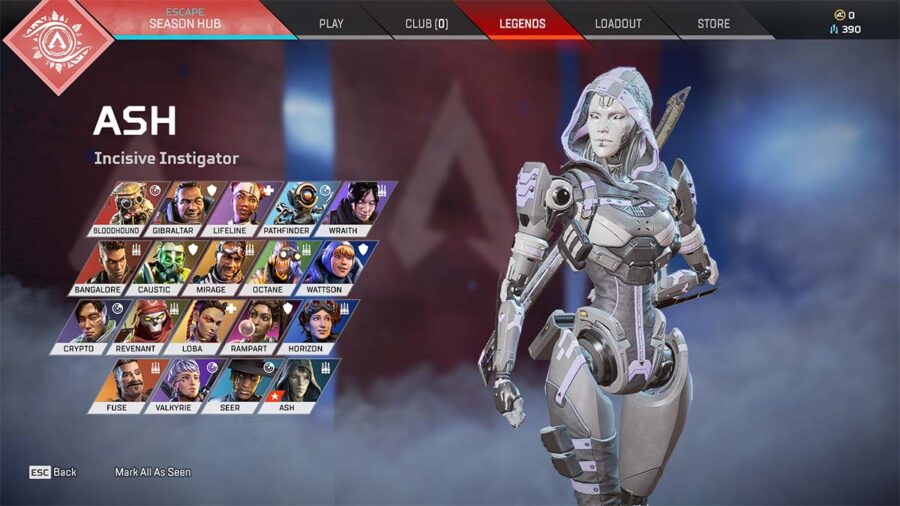Open the Club tab

pos(427,23)
